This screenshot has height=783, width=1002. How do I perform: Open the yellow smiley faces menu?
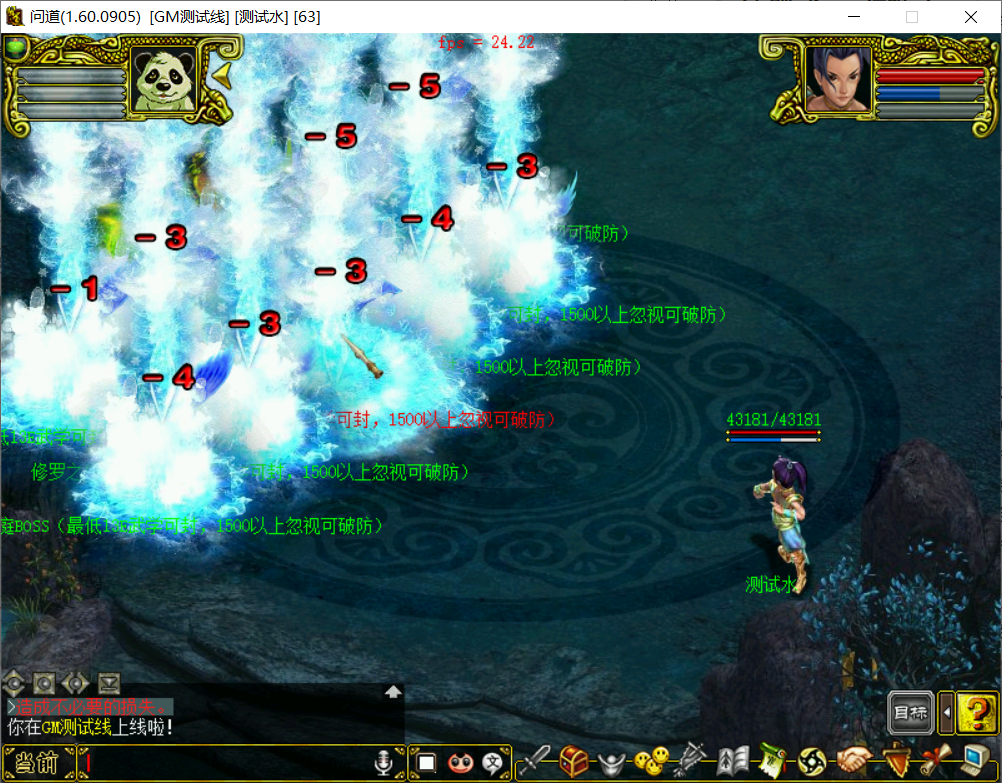[x=652, y=762]
